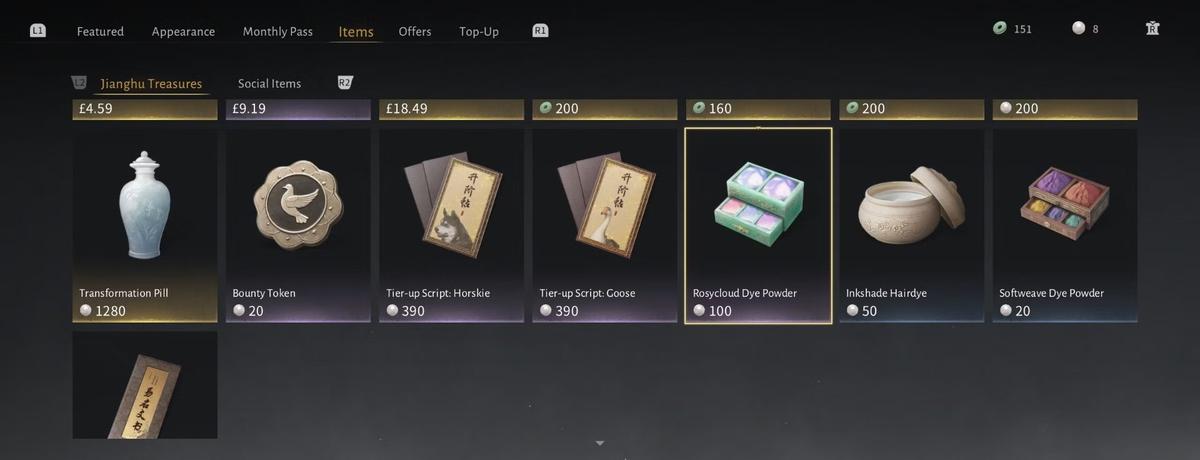
Task: Select the Inkshade Hairdye jar
Action: click(x=911, y=225)
